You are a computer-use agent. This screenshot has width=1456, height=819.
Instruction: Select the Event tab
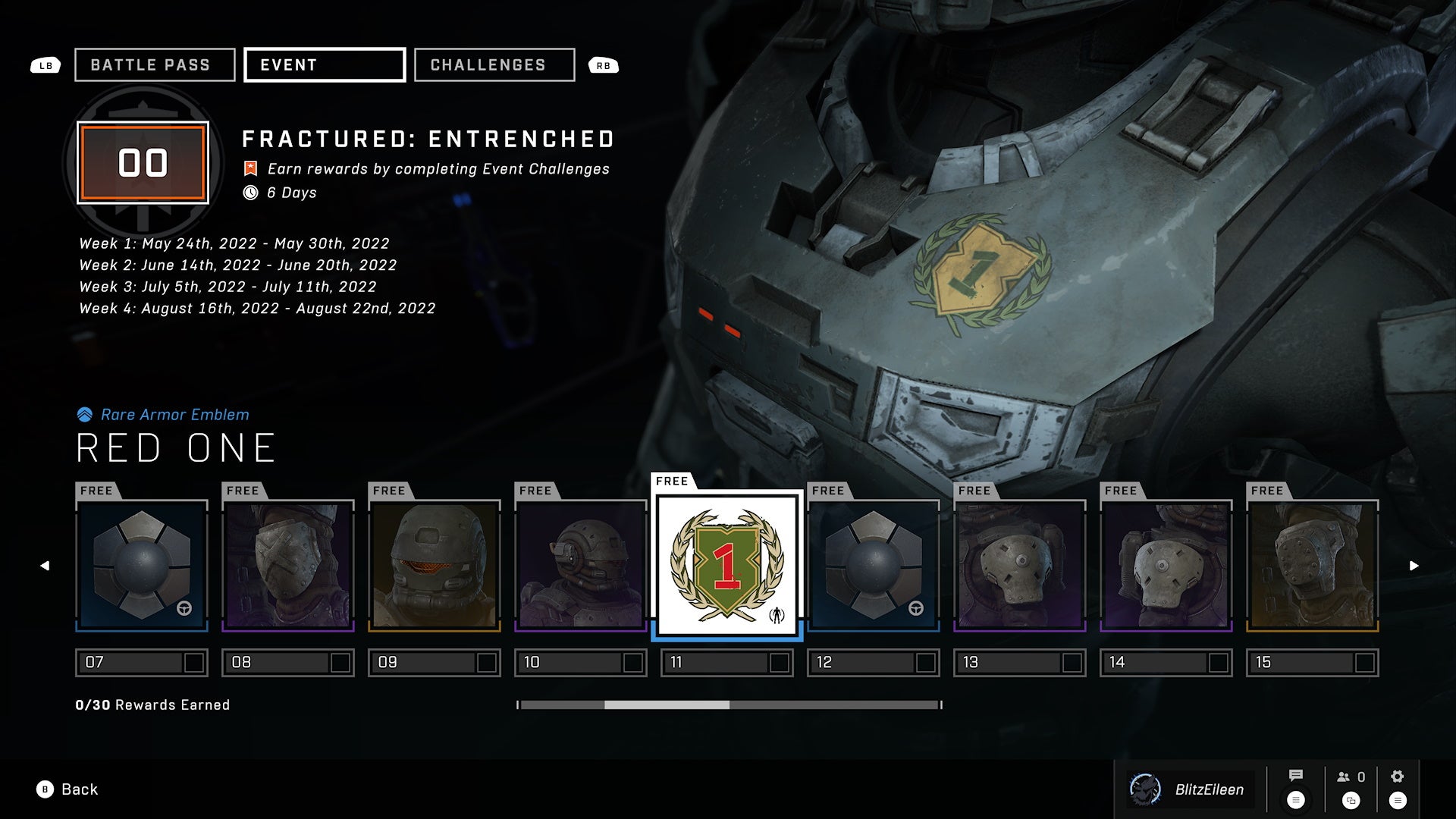pos(325,65)
